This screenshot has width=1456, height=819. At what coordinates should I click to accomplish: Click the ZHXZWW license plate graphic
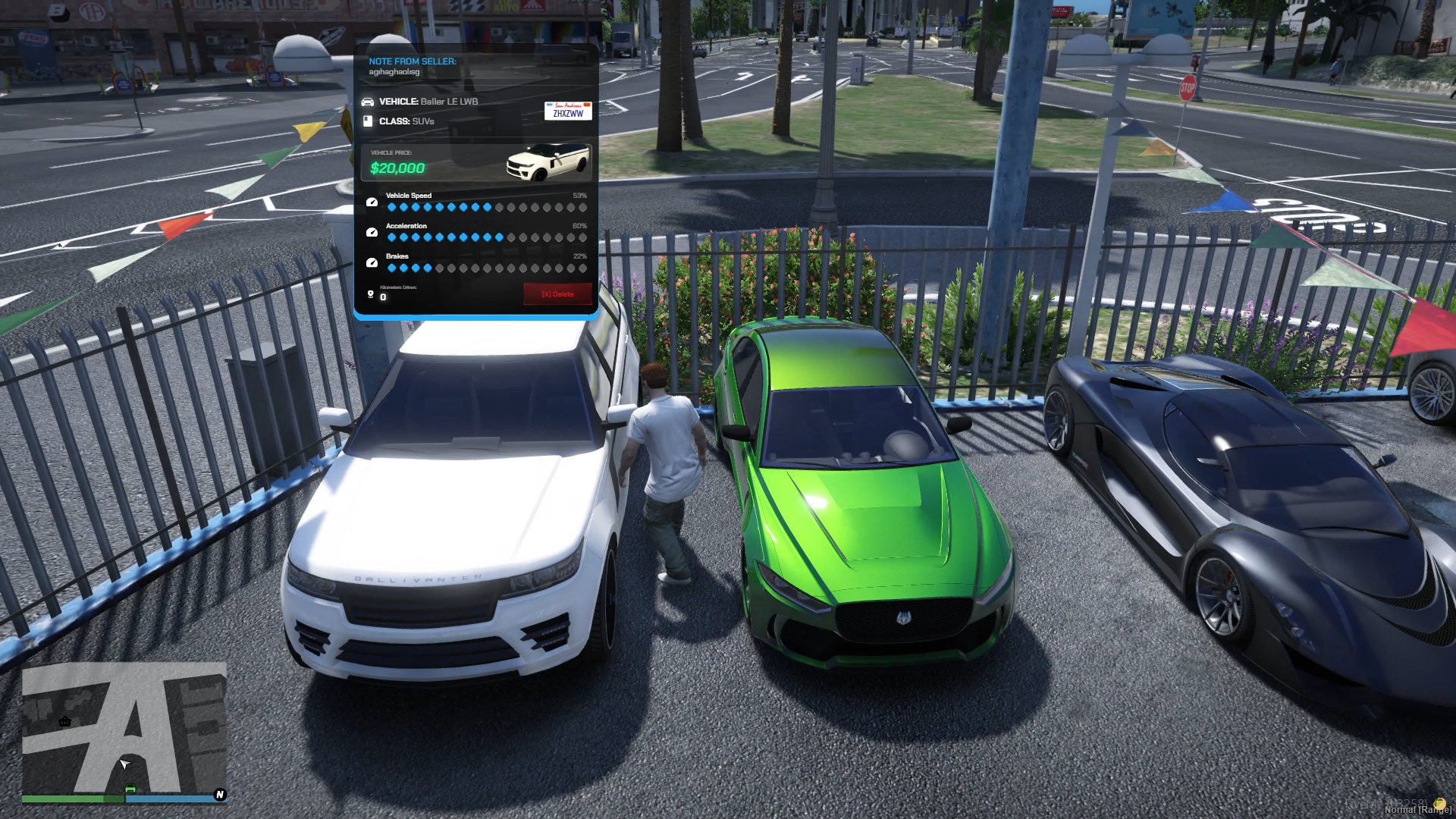pyautogui.click(x=567, y=111)
